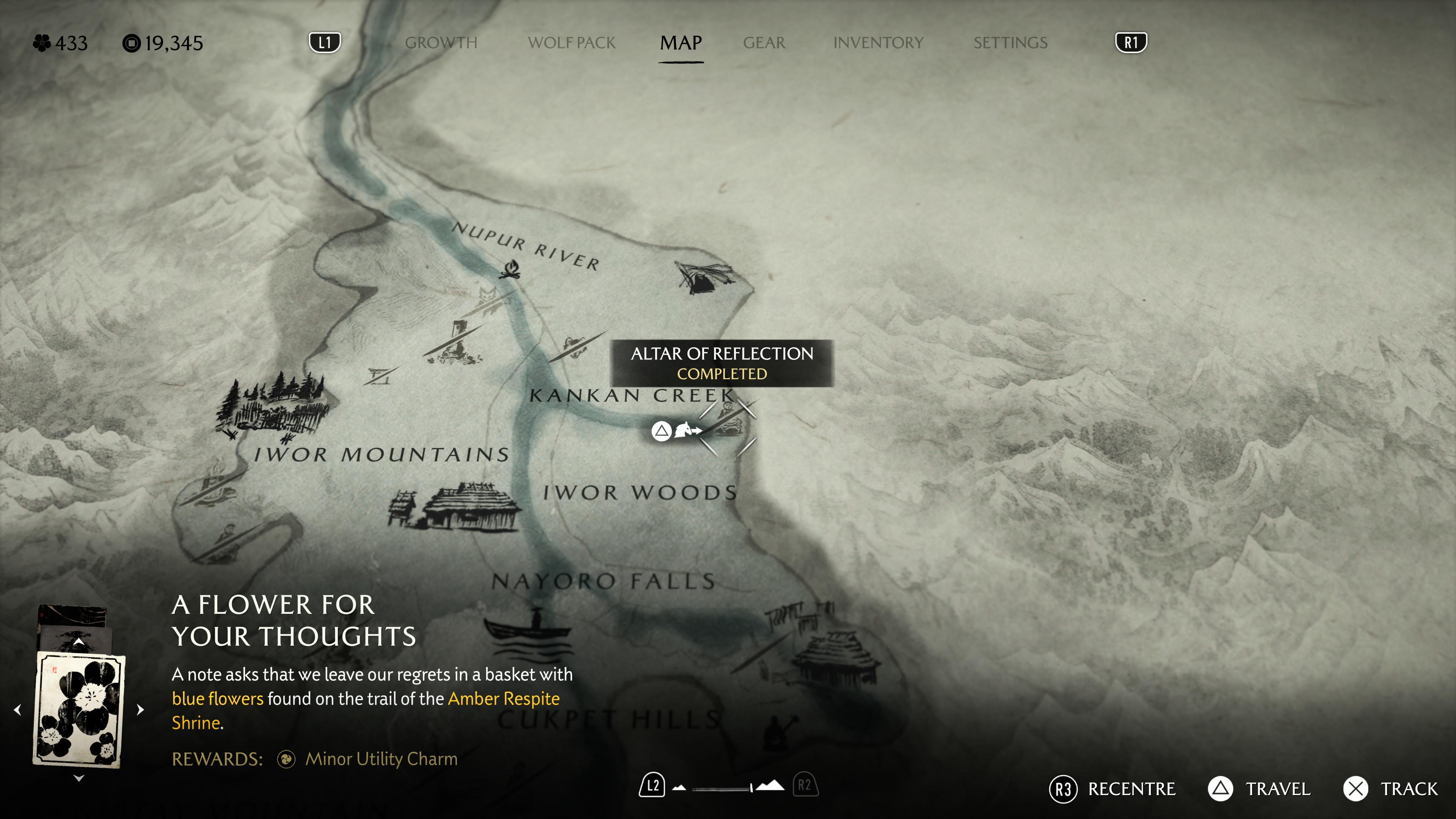Show the previous quest card with left arrow
This screenshot has height=819, width=1456.
tap(17, 709)
